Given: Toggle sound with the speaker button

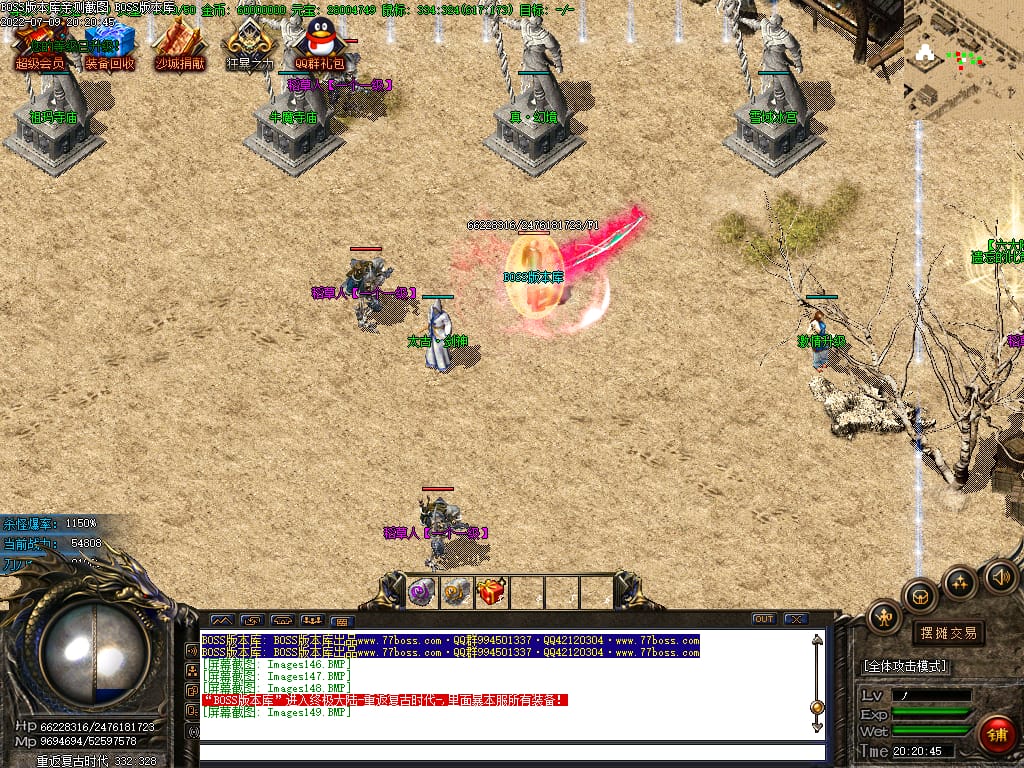Looking at the screenshot, I should (x=1000, y=576).
